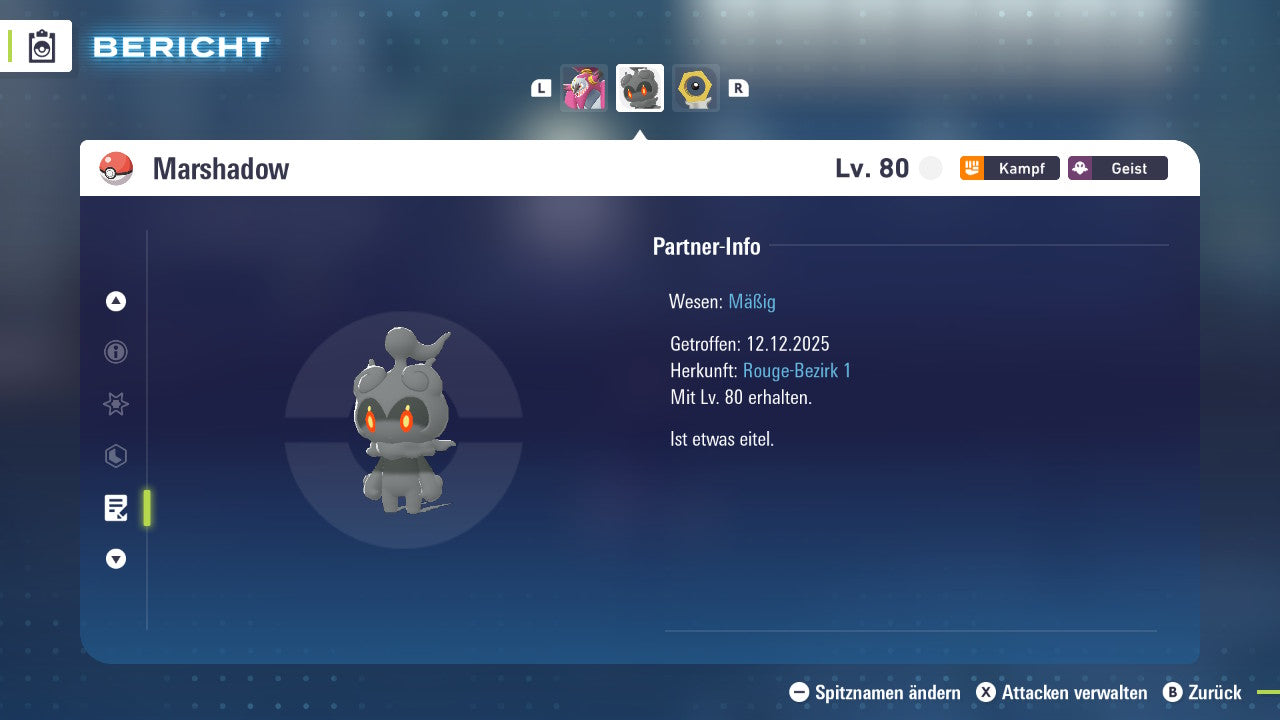Open the Rouge-Bezirk 1 origin link
The image size is (1280, 720).
[x=798, y=370]
